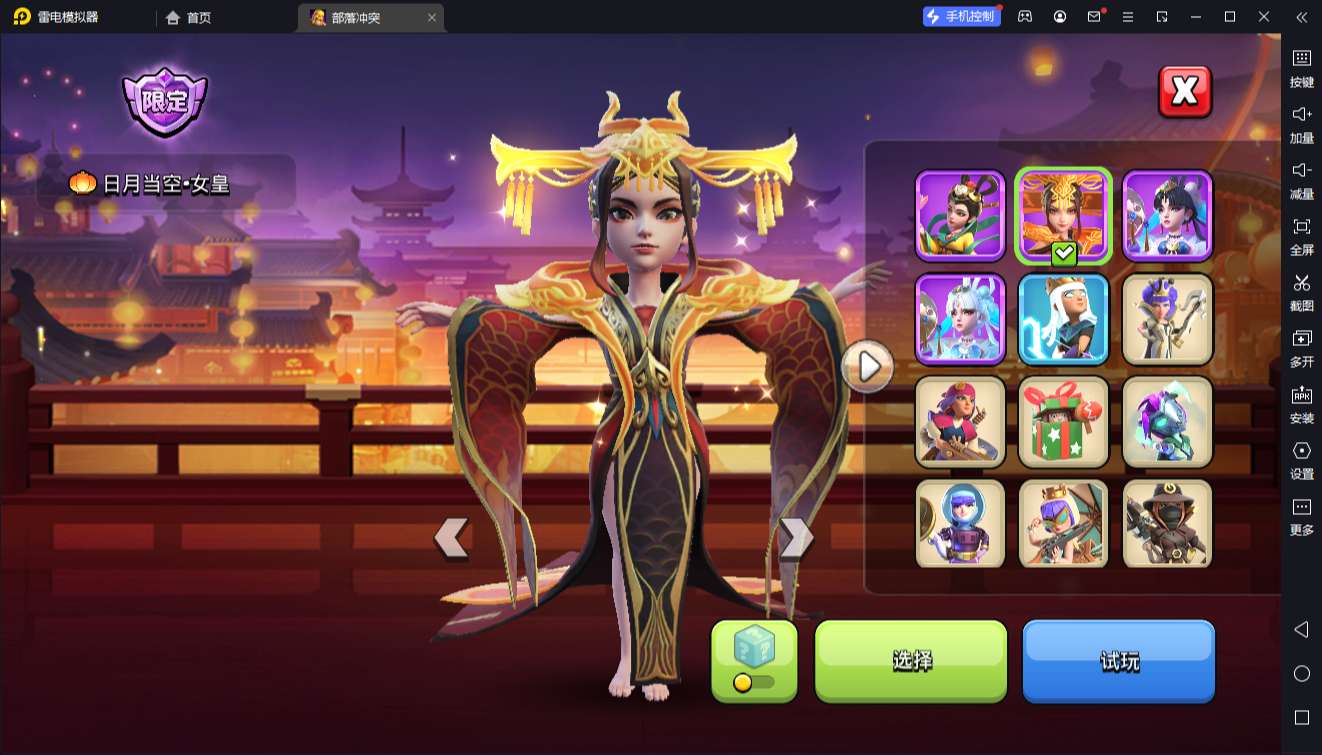Image resolution: width=1322 pixels, height=755 pixels.
Task: Click the blue 试玩 trial button
Action: click(x=1118, y=660)
